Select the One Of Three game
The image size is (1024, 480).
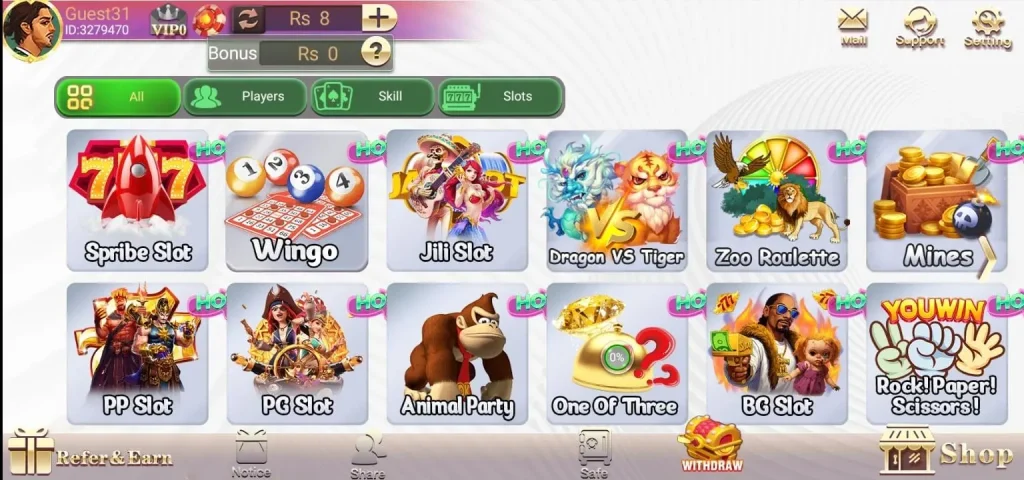click(616, 354)
